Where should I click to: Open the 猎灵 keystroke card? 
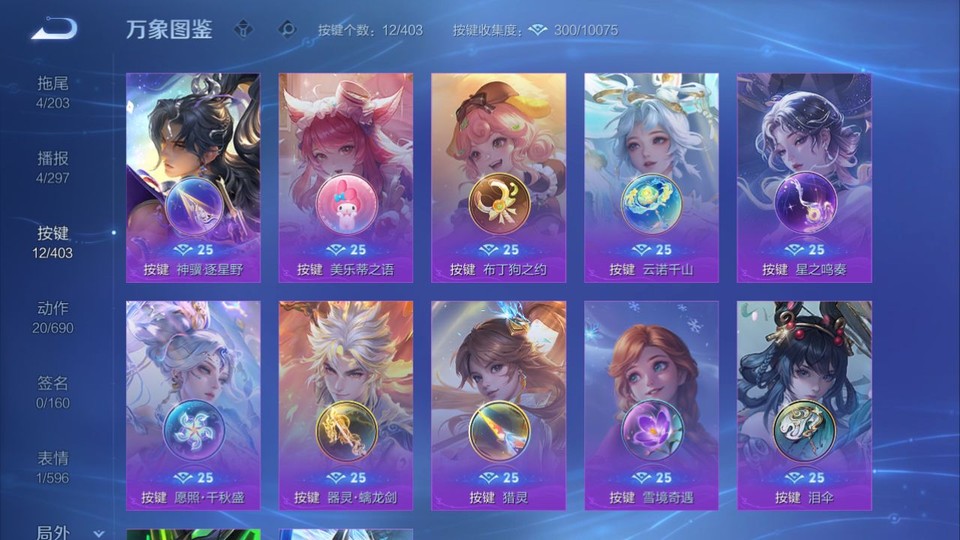tap(498, 406)
